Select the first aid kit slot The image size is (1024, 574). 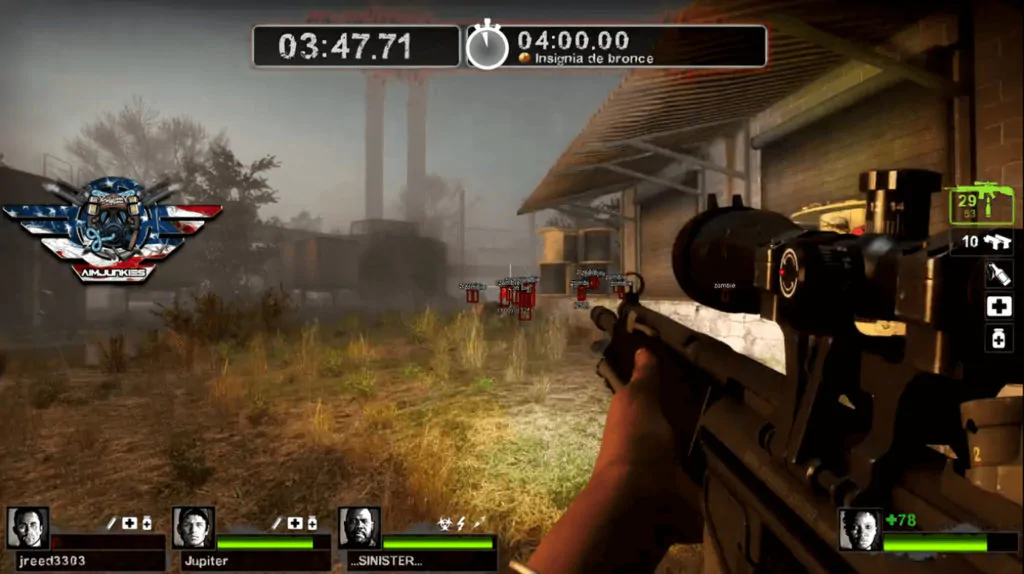click(x=998, y=307)
